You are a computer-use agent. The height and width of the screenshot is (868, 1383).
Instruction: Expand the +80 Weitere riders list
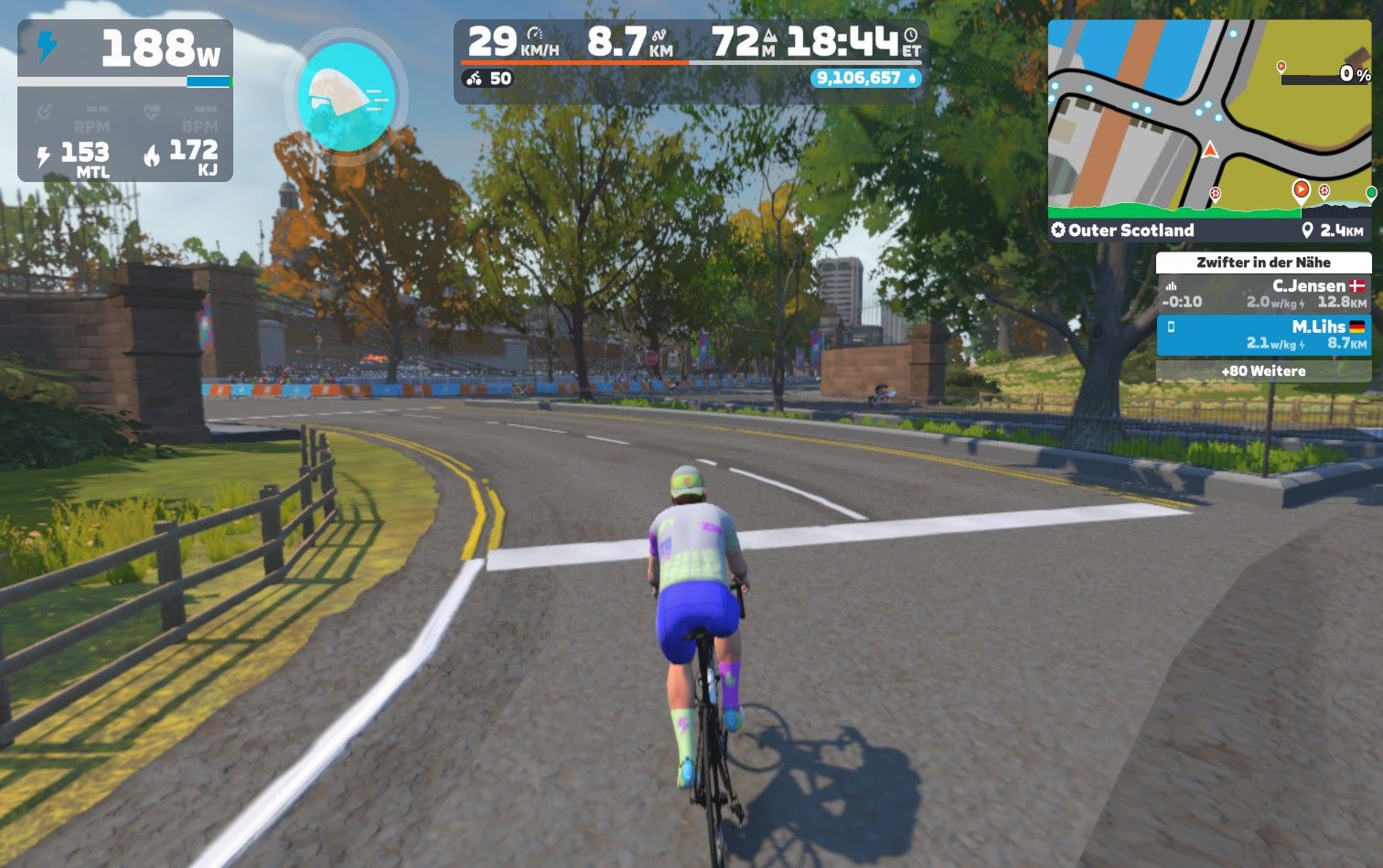pyautogui.click(x=1263, y=370)
